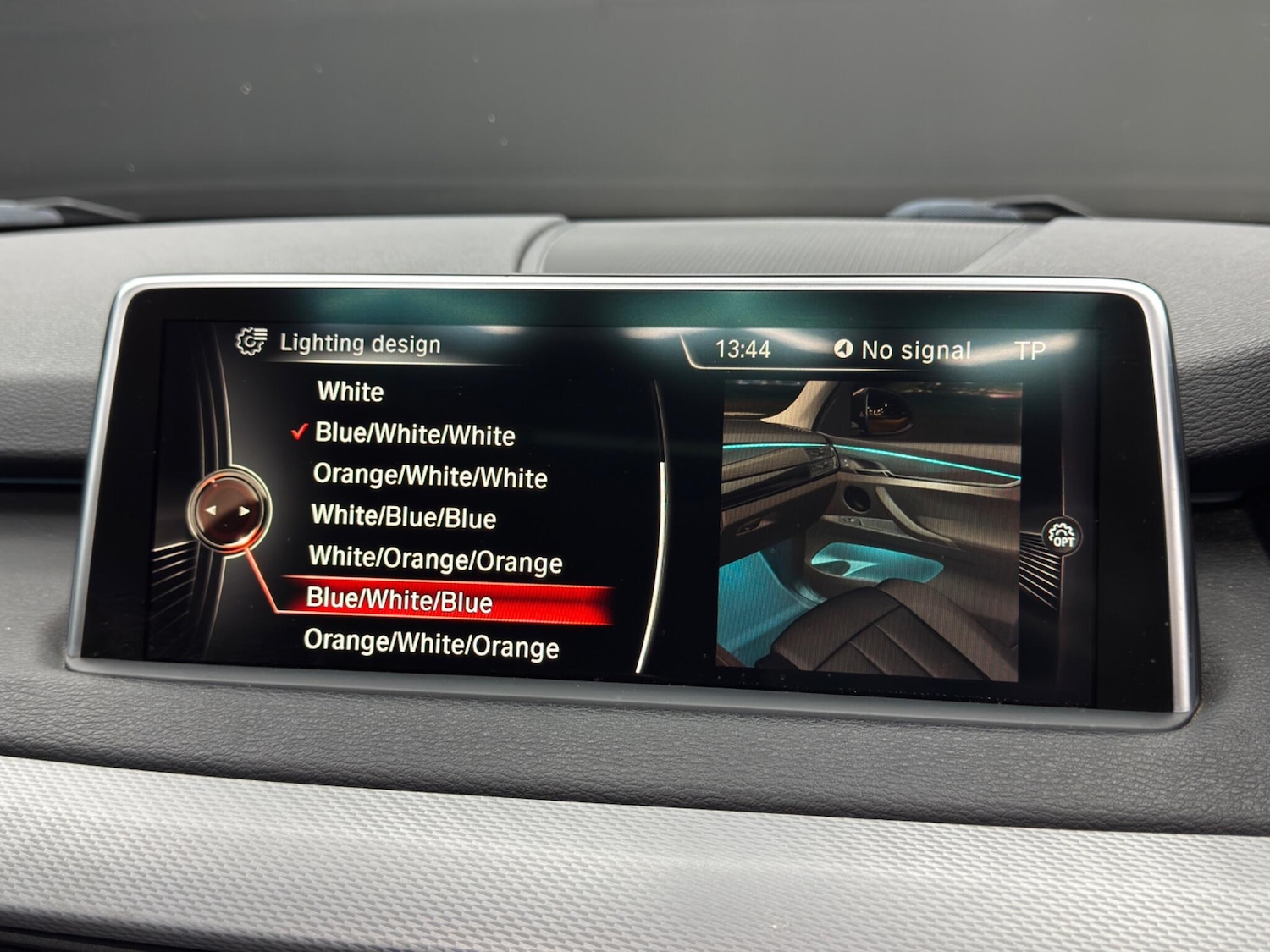This screenshot has width=1270, height=952.
Task: Click the currently checked Blue/White/White entry
Action: coord(414,434)
